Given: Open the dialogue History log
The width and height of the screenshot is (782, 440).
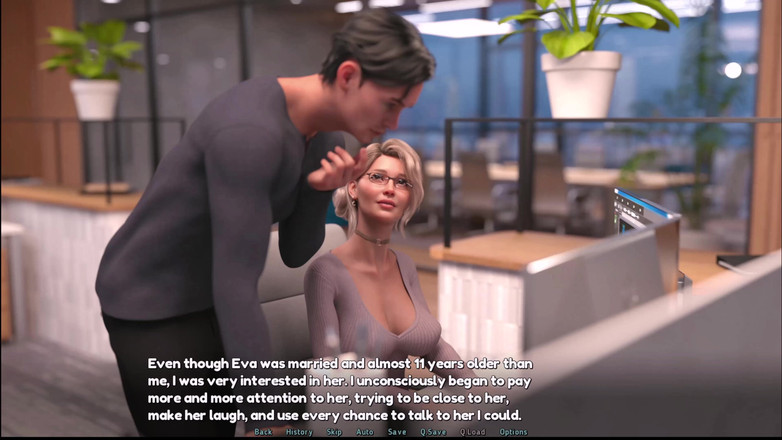Looking at the screenshot, I should click(299, 432).
